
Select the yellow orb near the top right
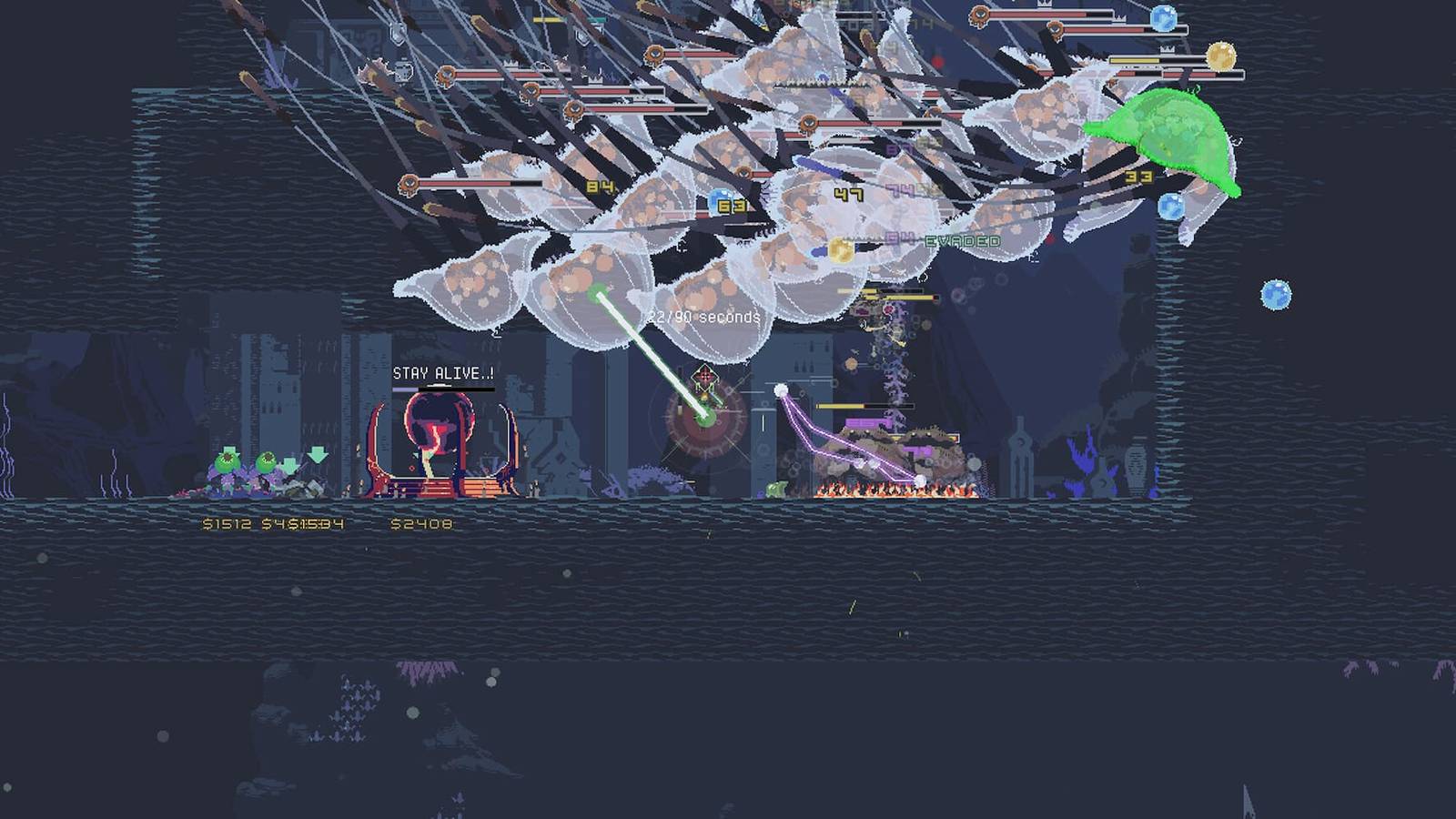tap(1220, 55)
